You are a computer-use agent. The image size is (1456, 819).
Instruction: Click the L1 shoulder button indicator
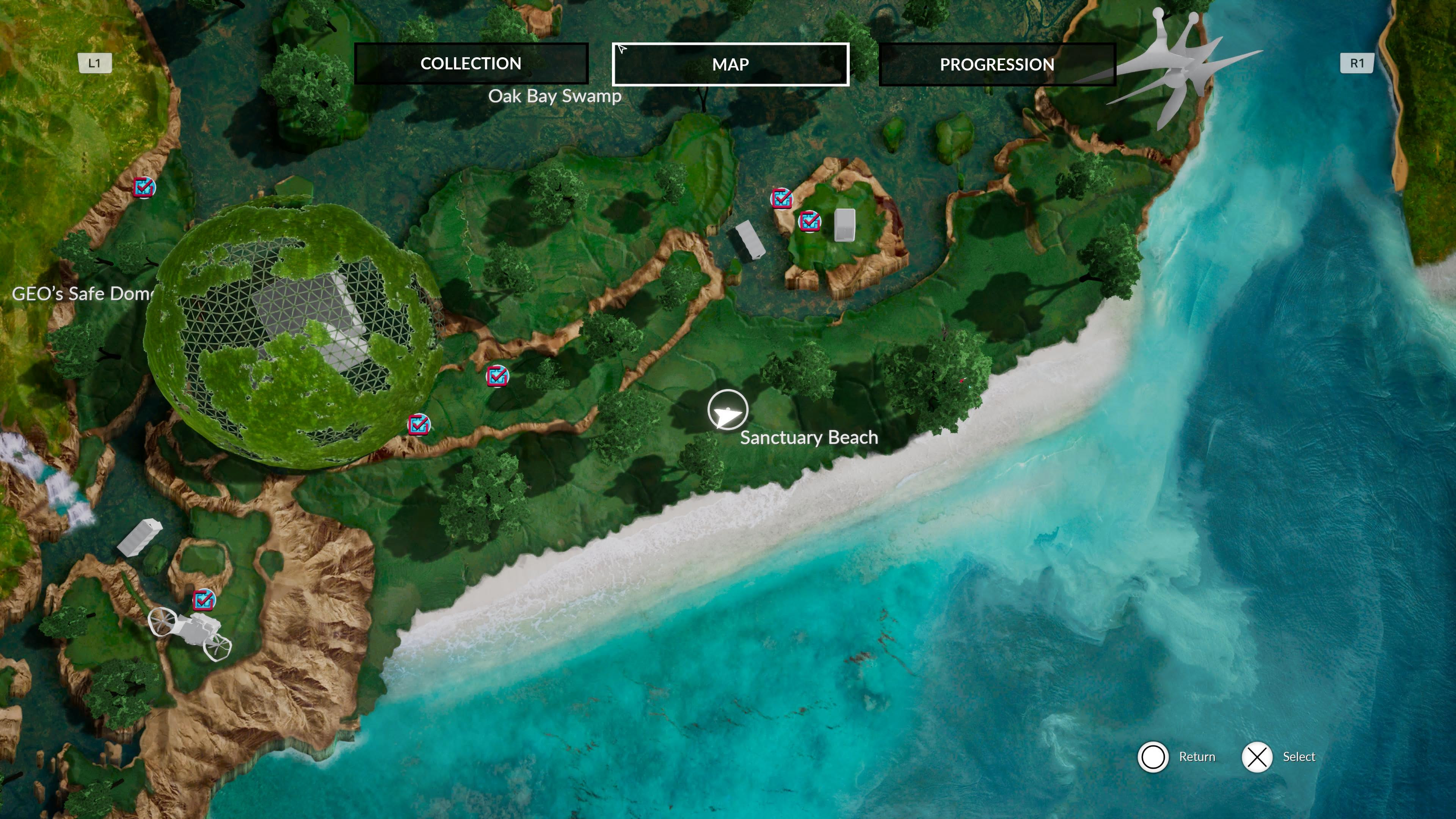click(x=94, y=63)
